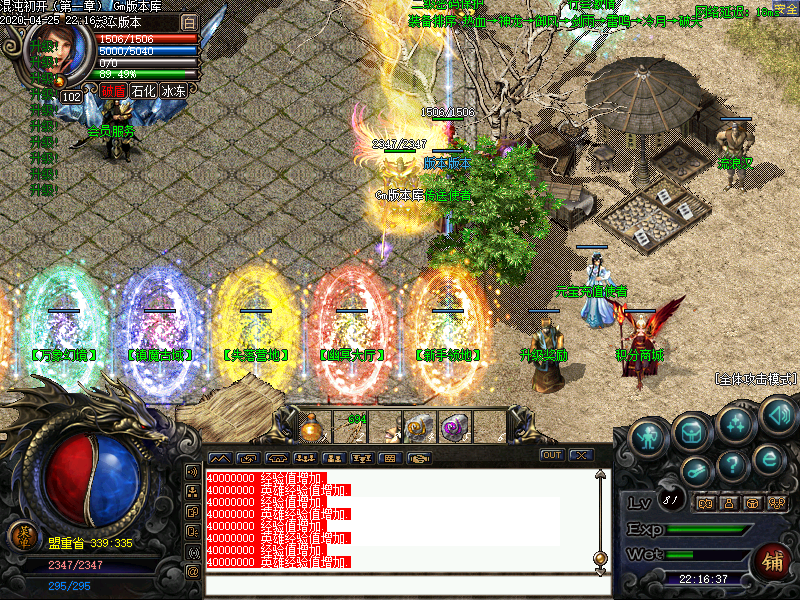The image size is (800, 600).
Task: Select the 石化 hero skill button
Action: (x=144, y=91)
